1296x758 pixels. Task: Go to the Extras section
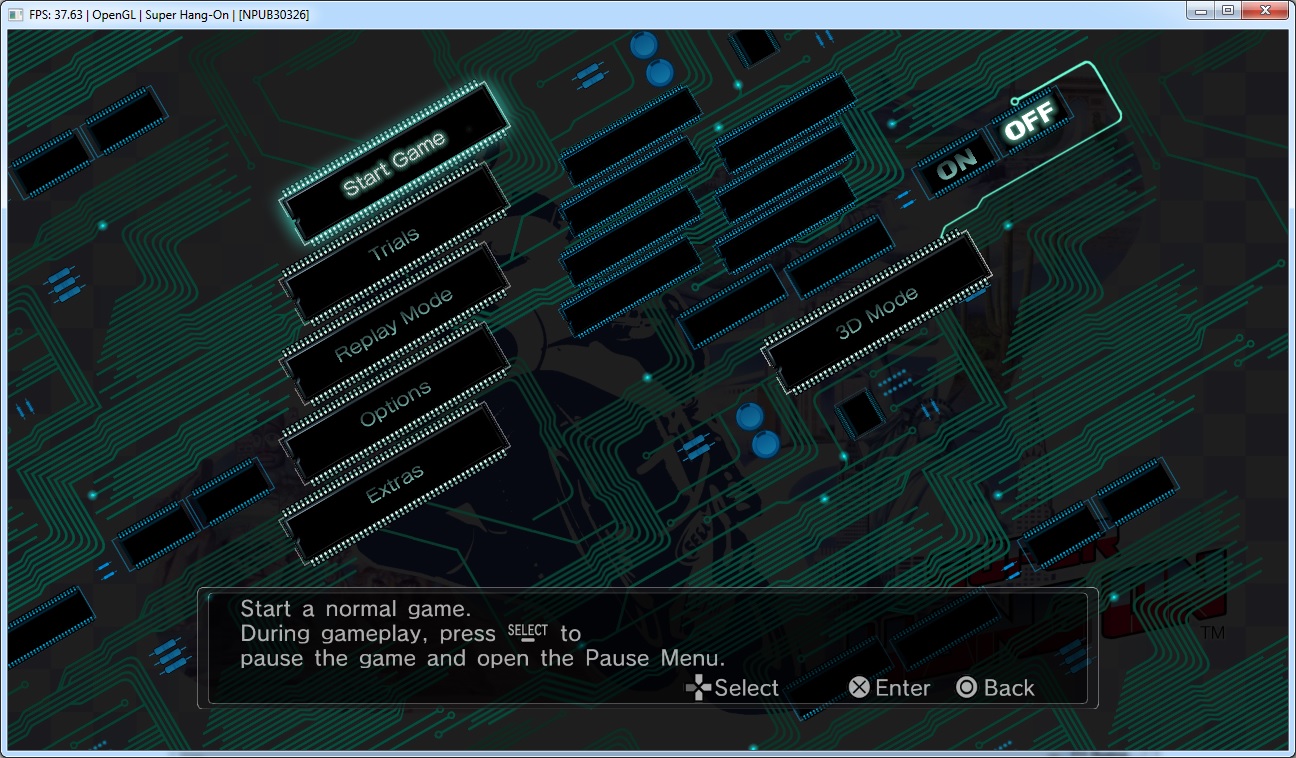[x=395, y=483]
